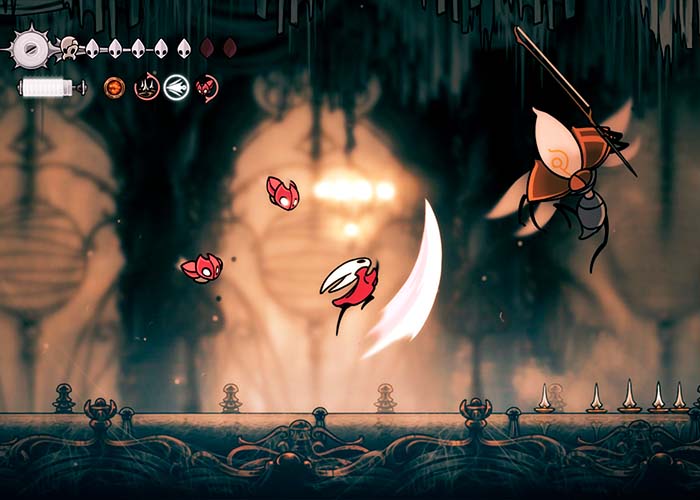Choose the three-spike trap tool icon
Screen dimensions: 700x500
[x=146, y=88]
